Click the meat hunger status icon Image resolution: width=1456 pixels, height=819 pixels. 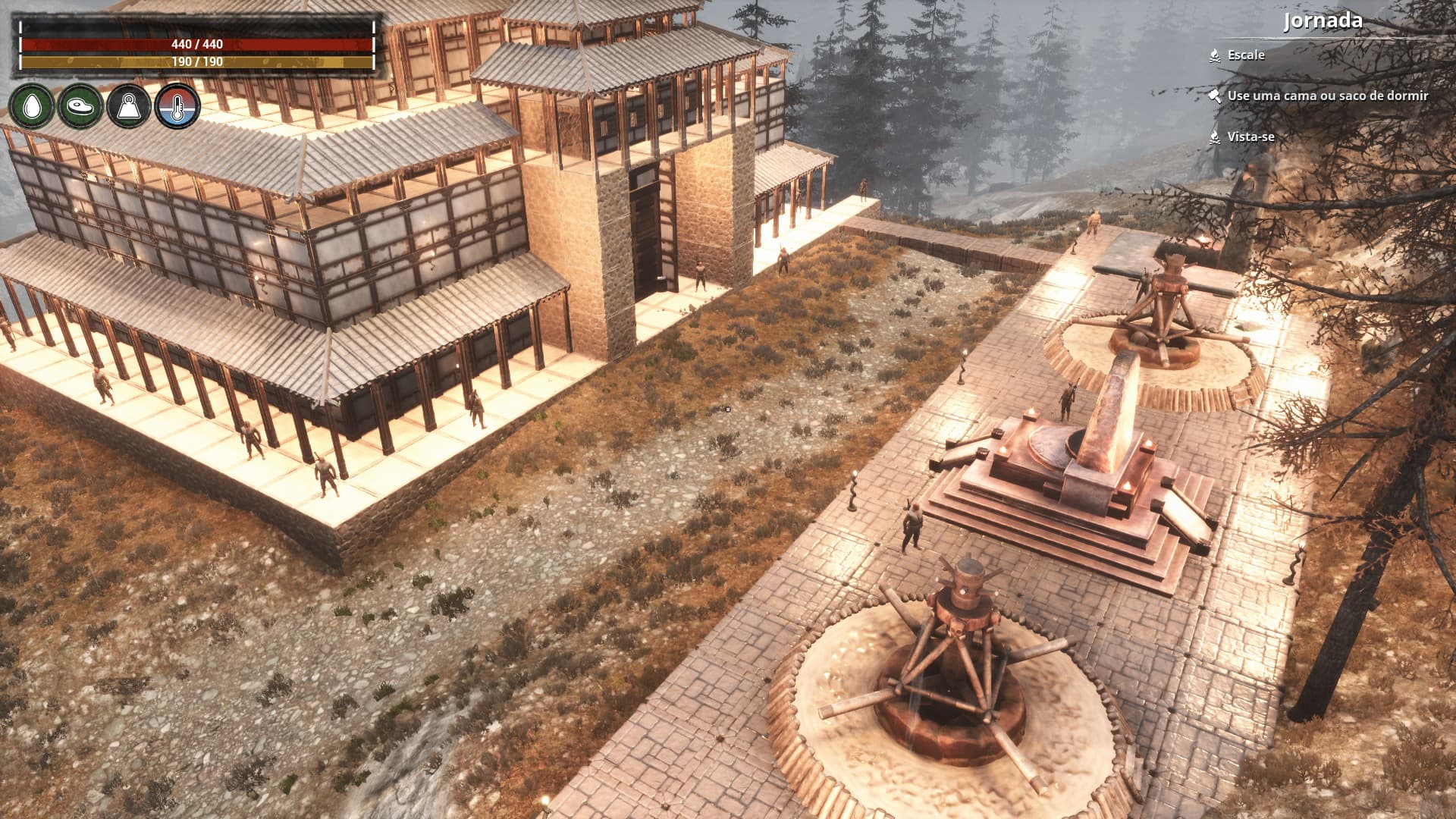(x=80, y=106)
